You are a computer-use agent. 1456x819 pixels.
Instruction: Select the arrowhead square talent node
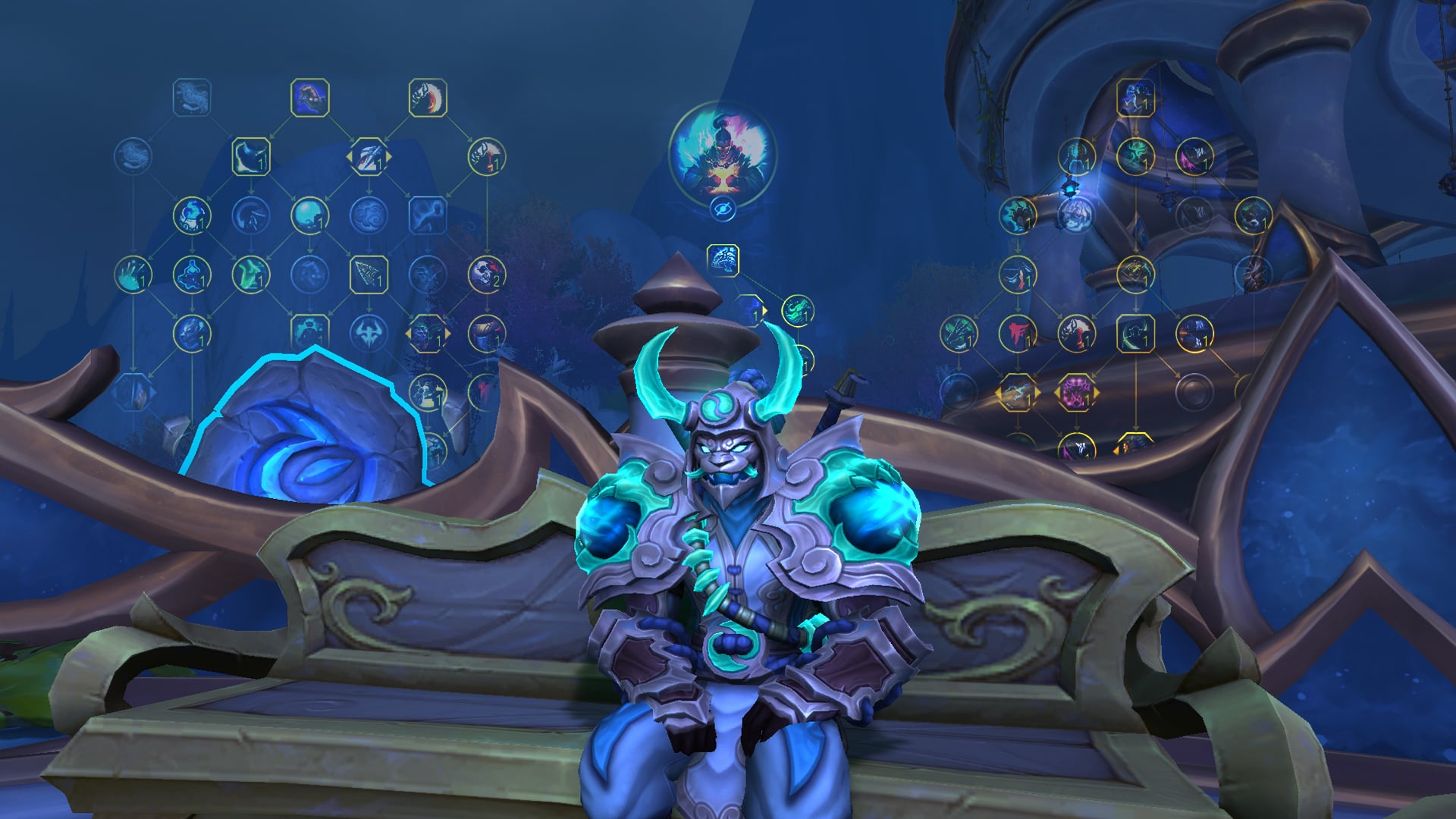(369, 274)
